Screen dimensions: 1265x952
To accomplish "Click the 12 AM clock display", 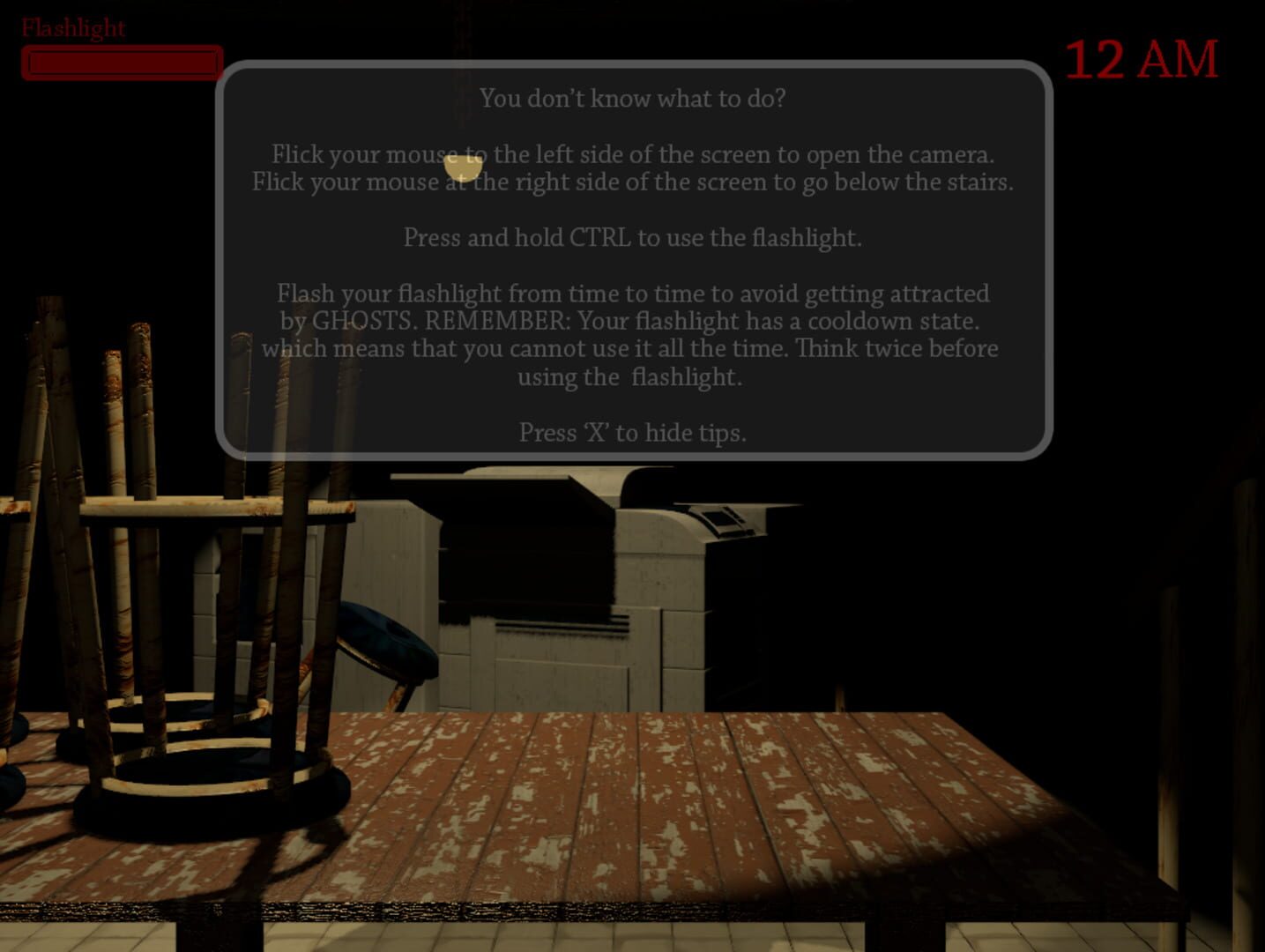I will coord(1142,58).
